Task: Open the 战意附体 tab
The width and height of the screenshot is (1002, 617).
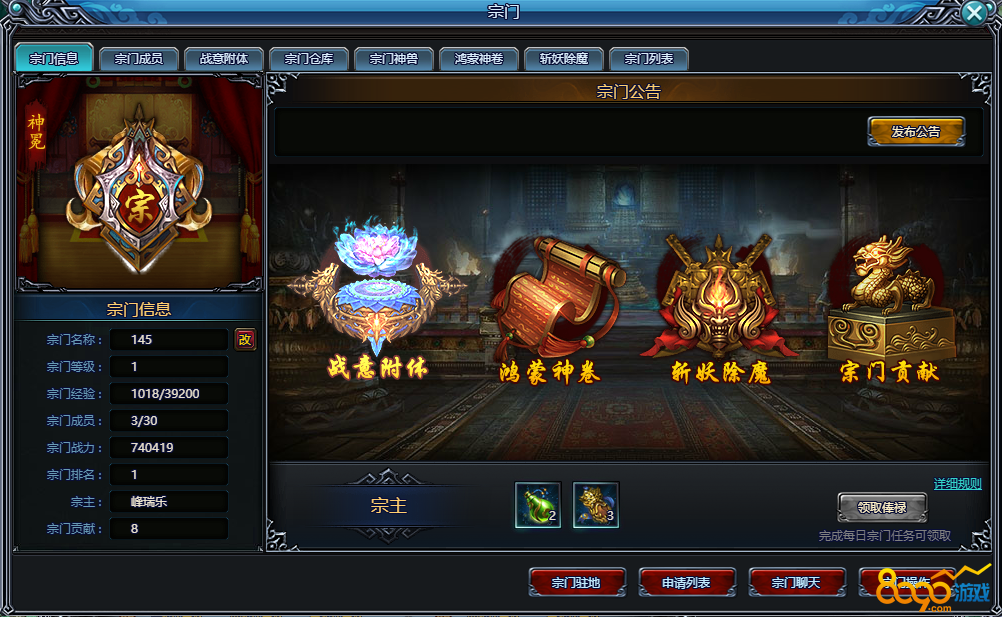Action: click(x=224, y=59)
